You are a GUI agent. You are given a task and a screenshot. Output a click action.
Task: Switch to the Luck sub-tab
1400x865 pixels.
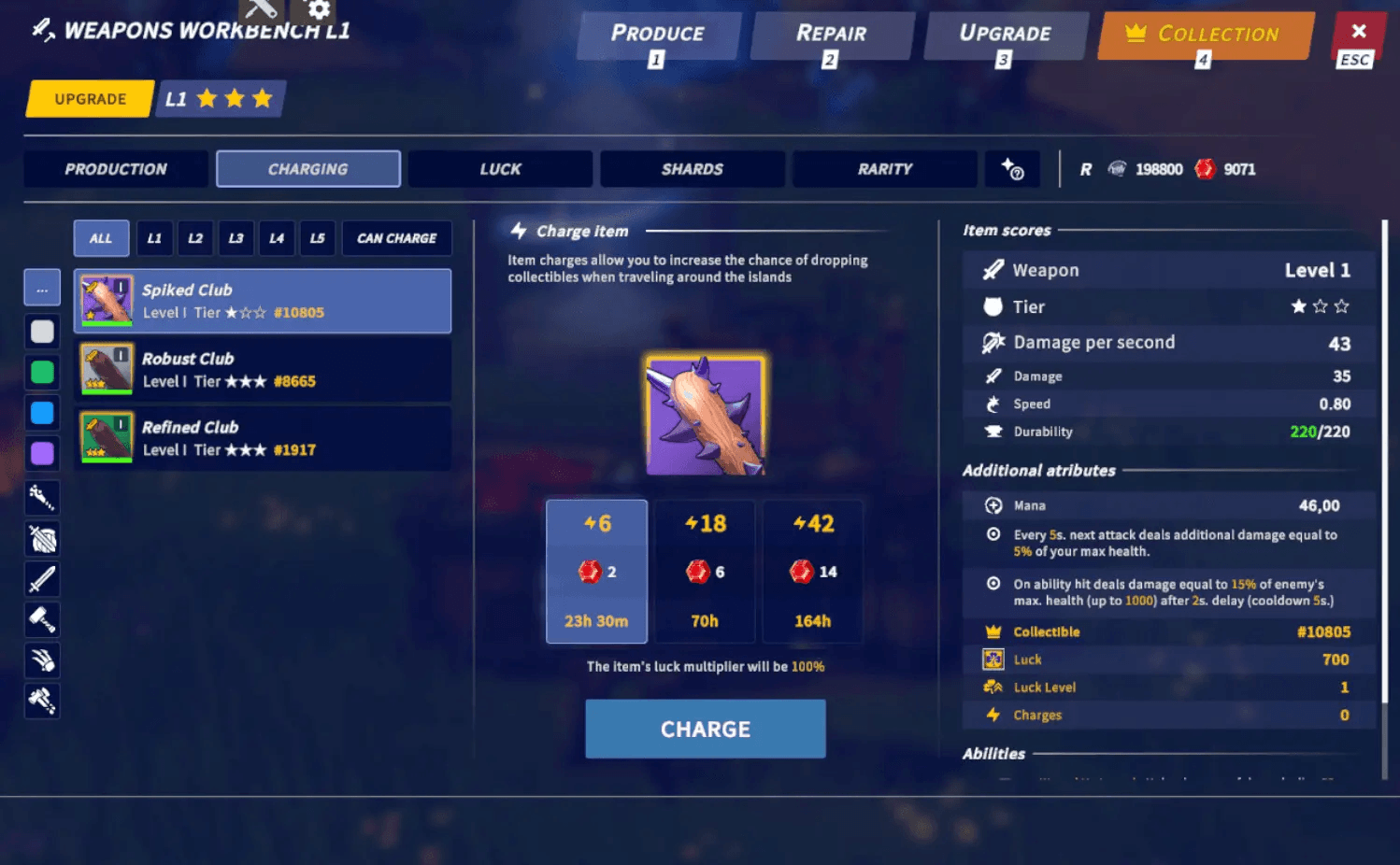500,169
